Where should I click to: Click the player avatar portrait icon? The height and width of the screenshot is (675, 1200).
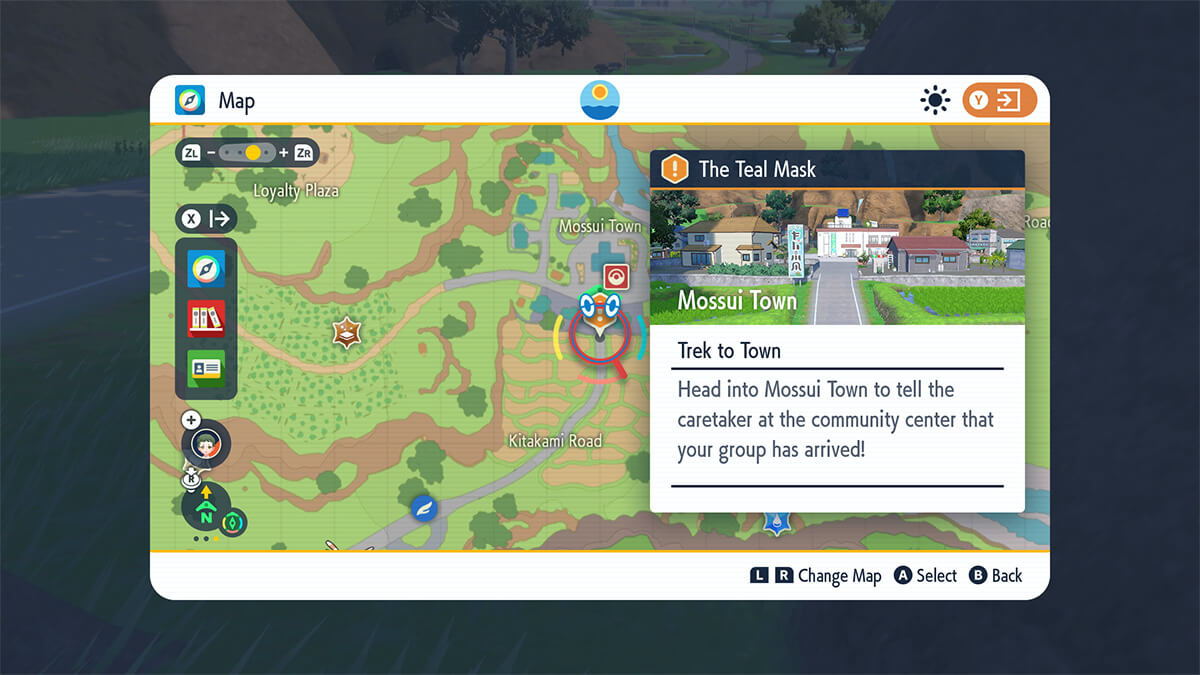pyautogui.click(x=207, y=444)
